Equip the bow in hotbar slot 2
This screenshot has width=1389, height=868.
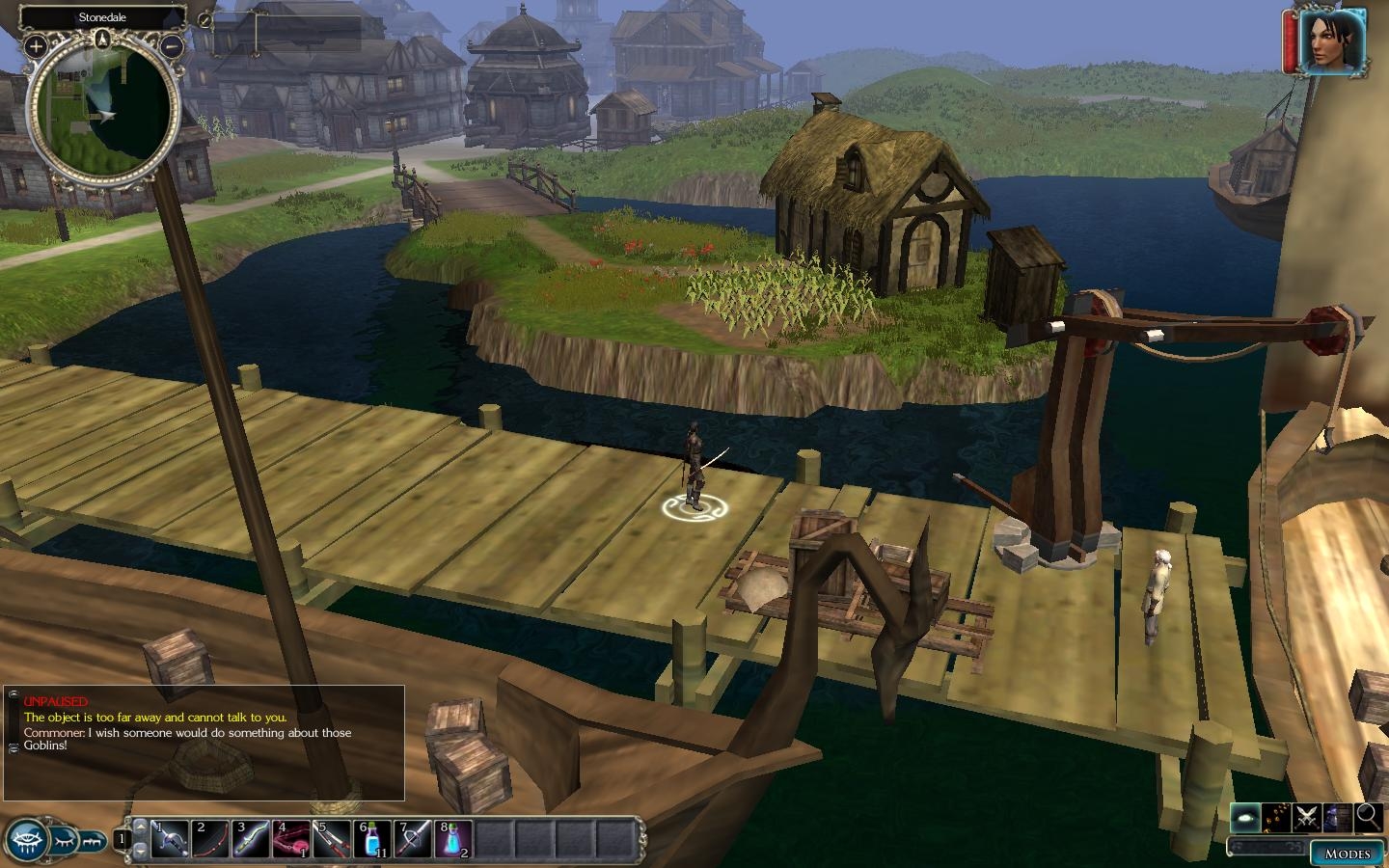pyautogui.click(x=211, y=839)
